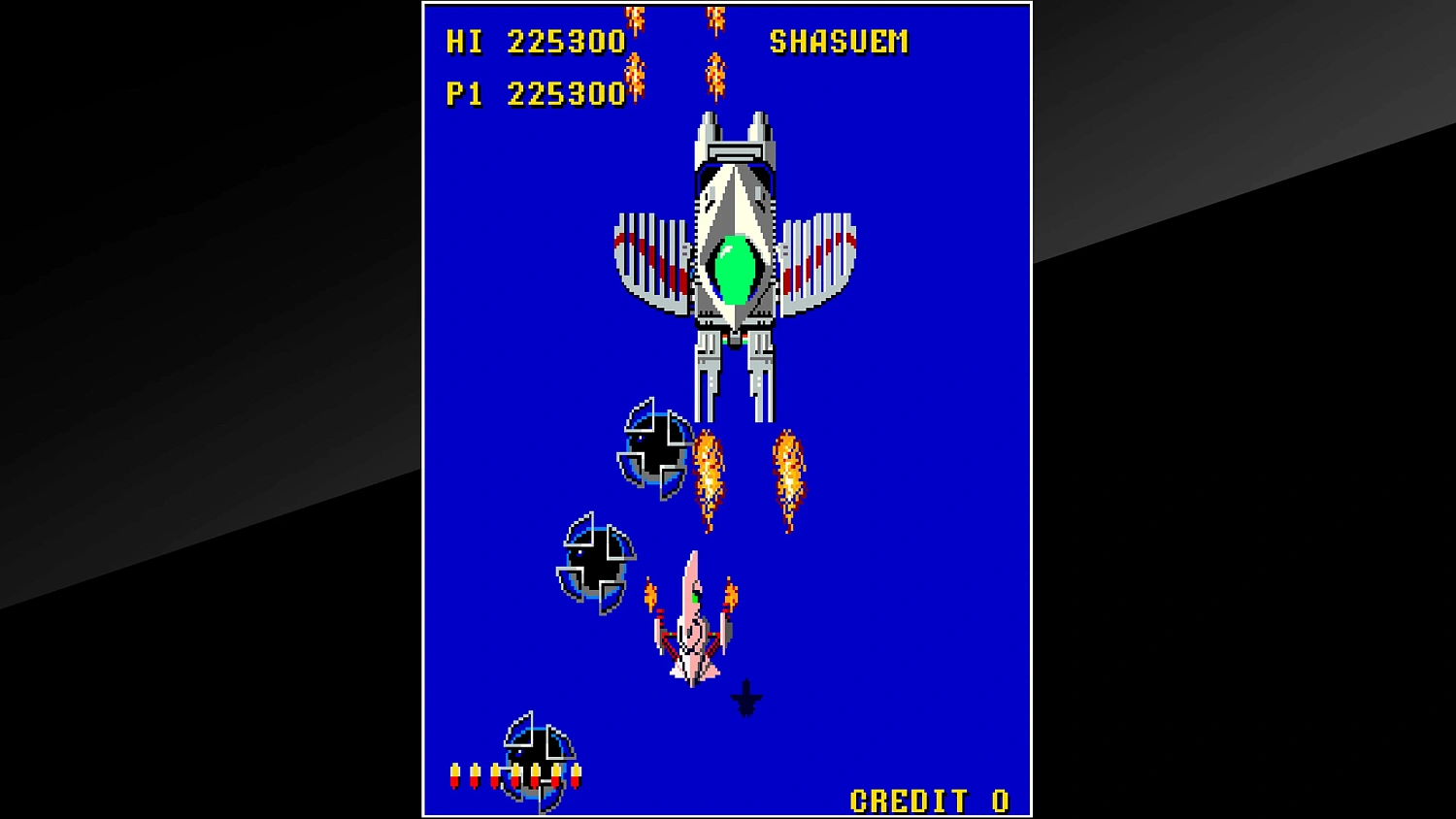Click the SHASUEM name text
This screenshot has height=819, width=1456.
(x=839, y=41)
